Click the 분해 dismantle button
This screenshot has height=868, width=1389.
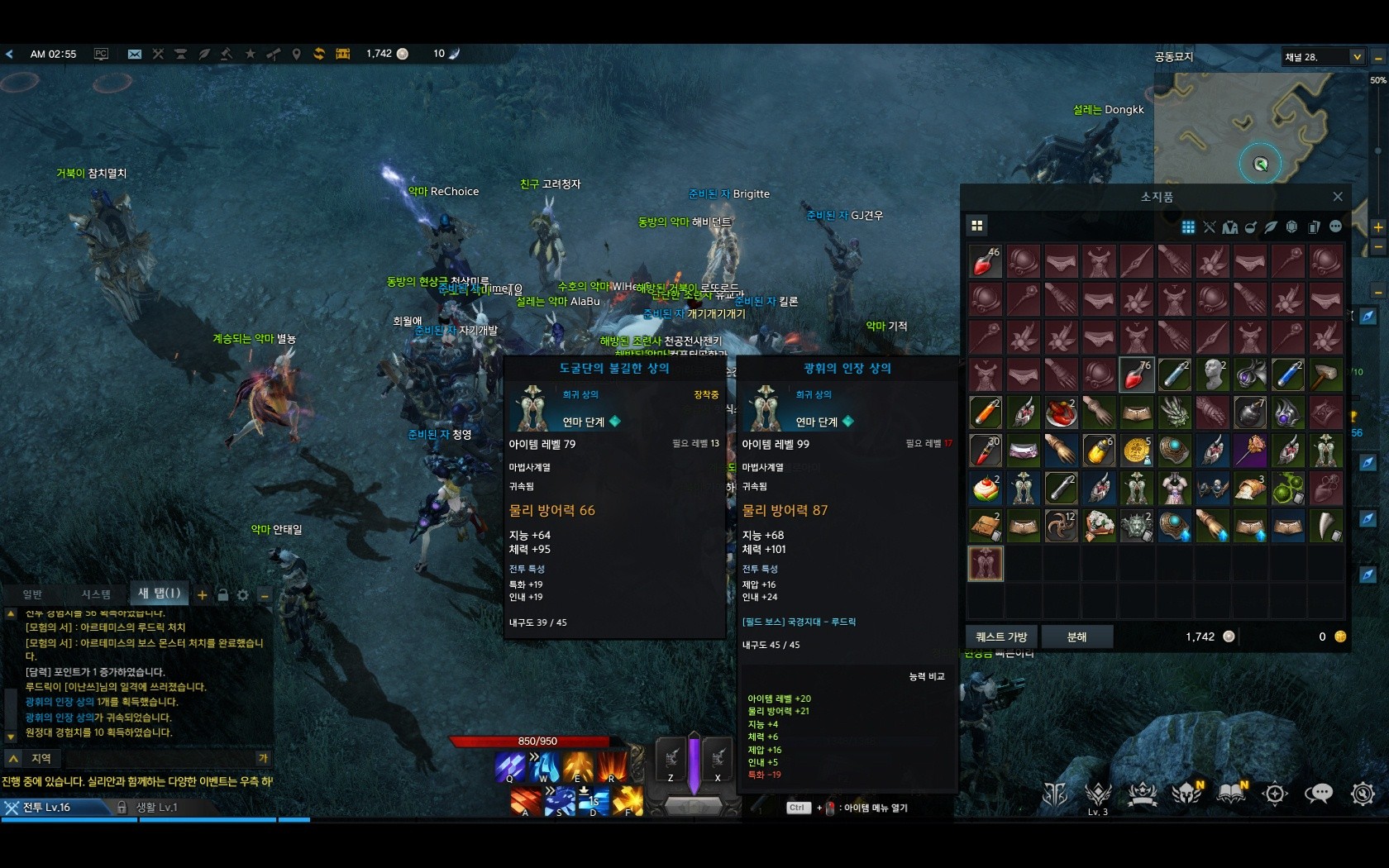(1076, 637)
